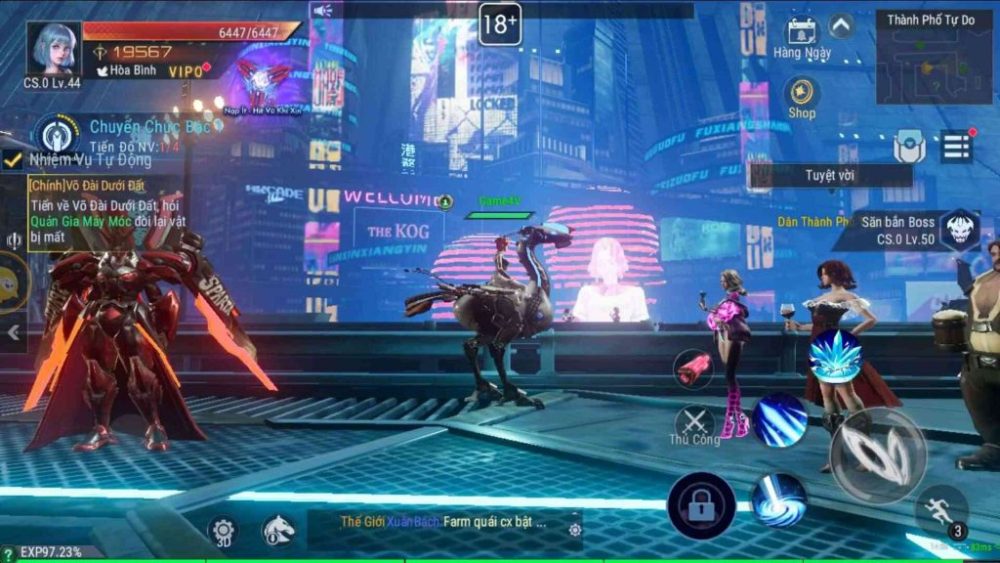Open the Chuyển Chức Bậc 1 progress icon
This screenshot has height=563, width=1000.
click(x=56, y=134)
